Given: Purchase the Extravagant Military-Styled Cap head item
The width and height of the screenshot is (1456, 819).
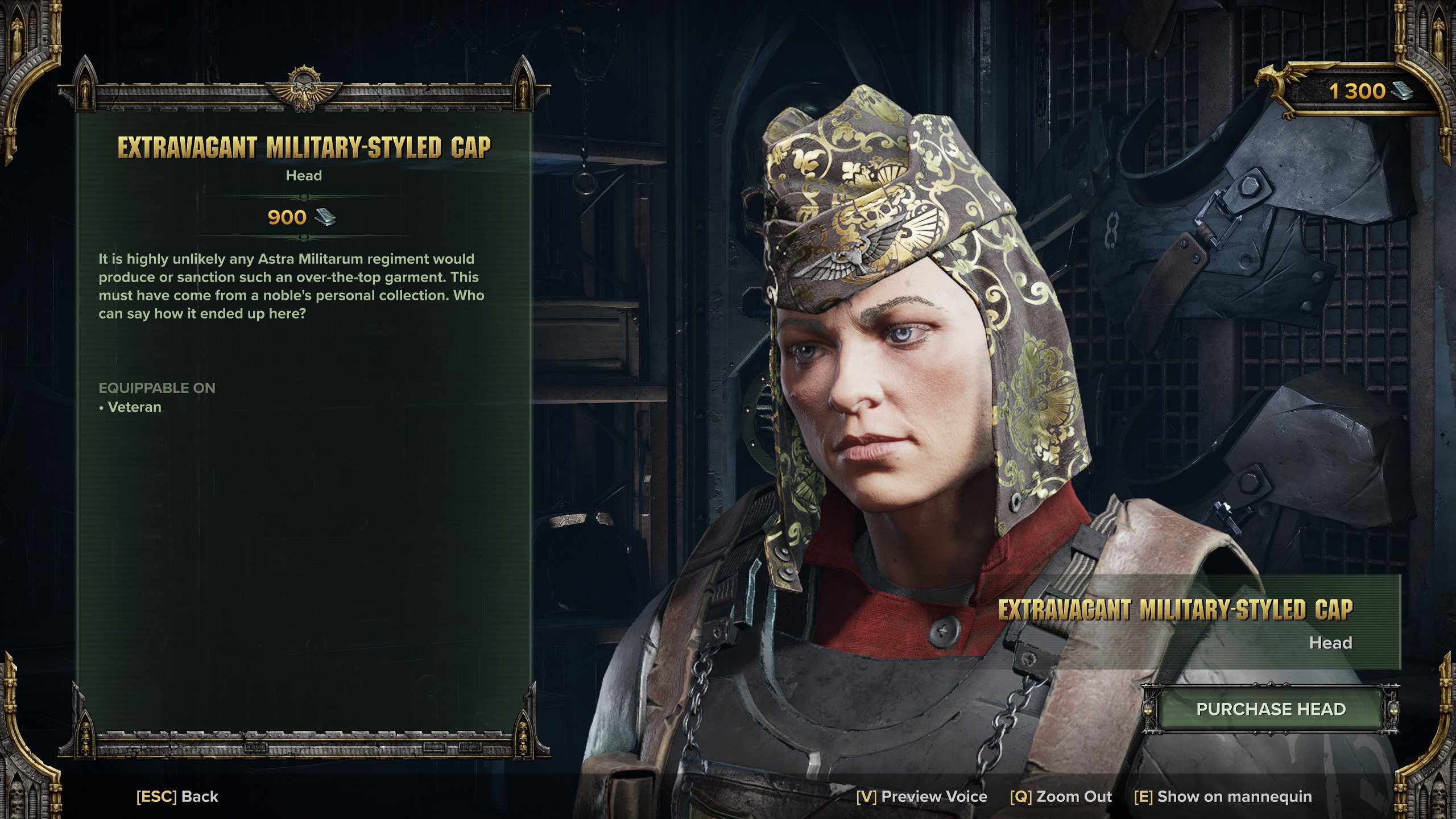Looking at the screenshot, I should coord(1271,709).
